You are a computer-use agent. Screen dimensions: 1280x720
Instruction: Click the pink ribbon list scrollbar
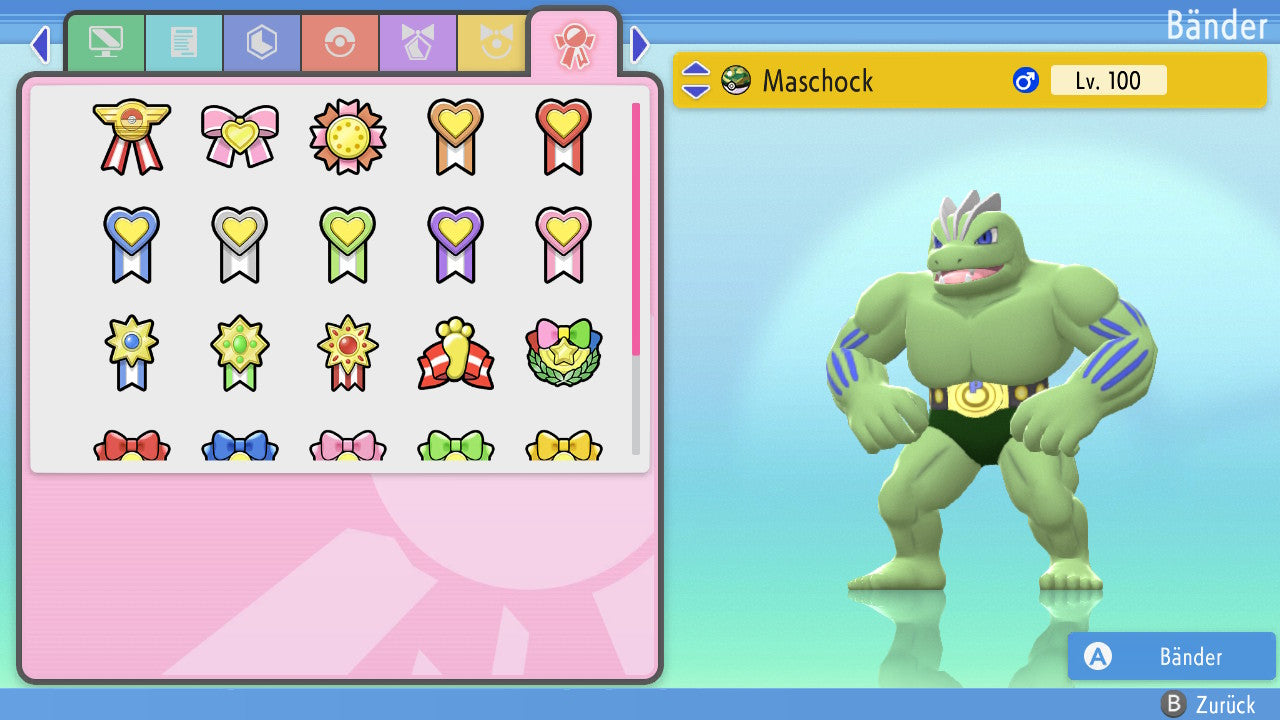636,228
